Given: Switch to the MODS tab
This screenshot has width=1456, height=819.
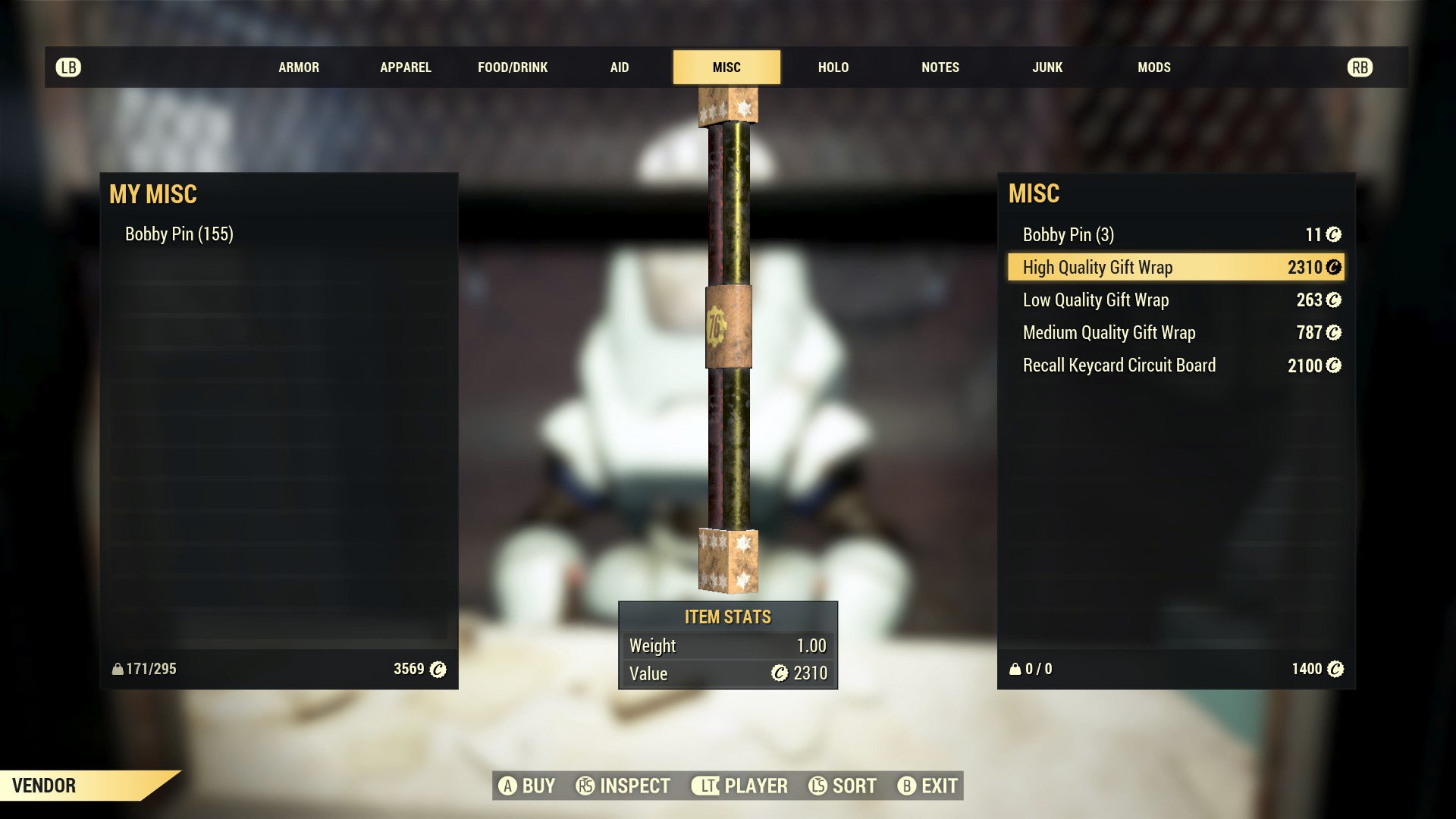Looking at the screenshot, I should tap(1154, 67).
